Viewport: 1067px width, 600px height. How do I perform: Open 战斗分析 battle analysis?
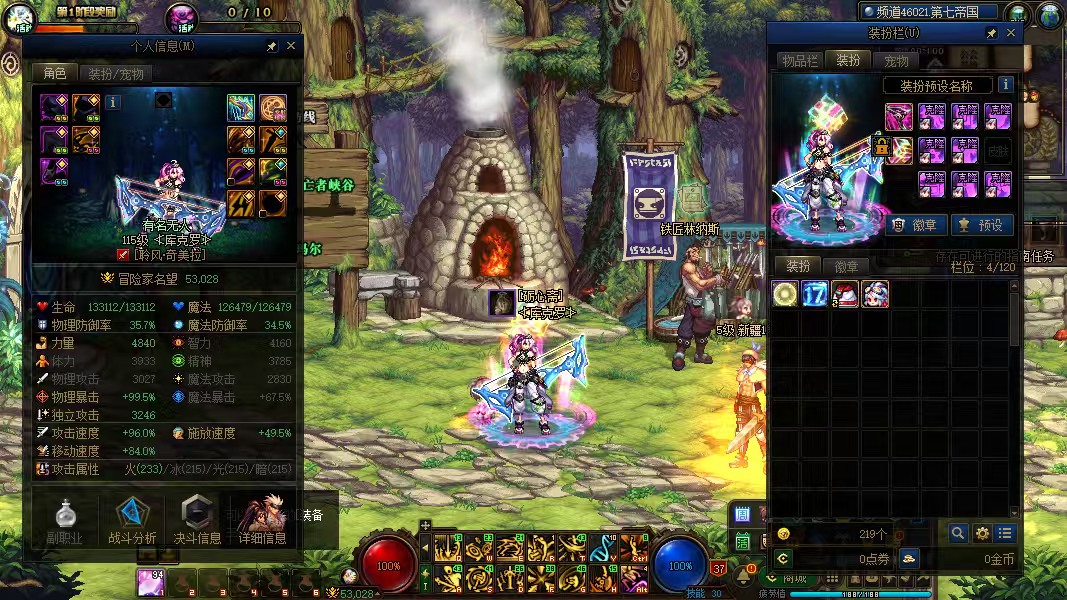click(x=132, y=520)
